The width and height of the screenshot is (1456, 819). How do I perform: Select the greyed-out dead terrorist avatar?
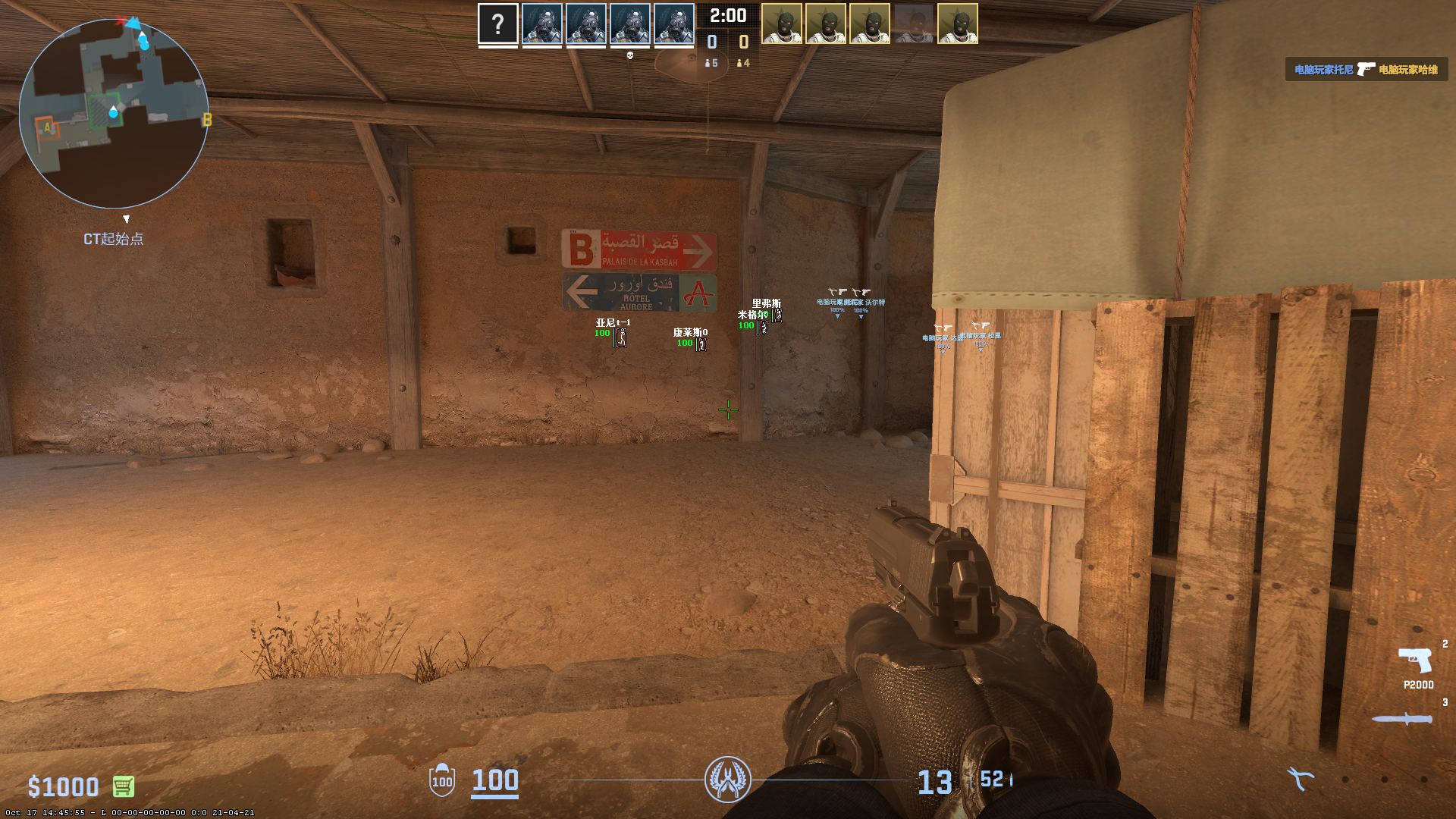pos(913,24)
